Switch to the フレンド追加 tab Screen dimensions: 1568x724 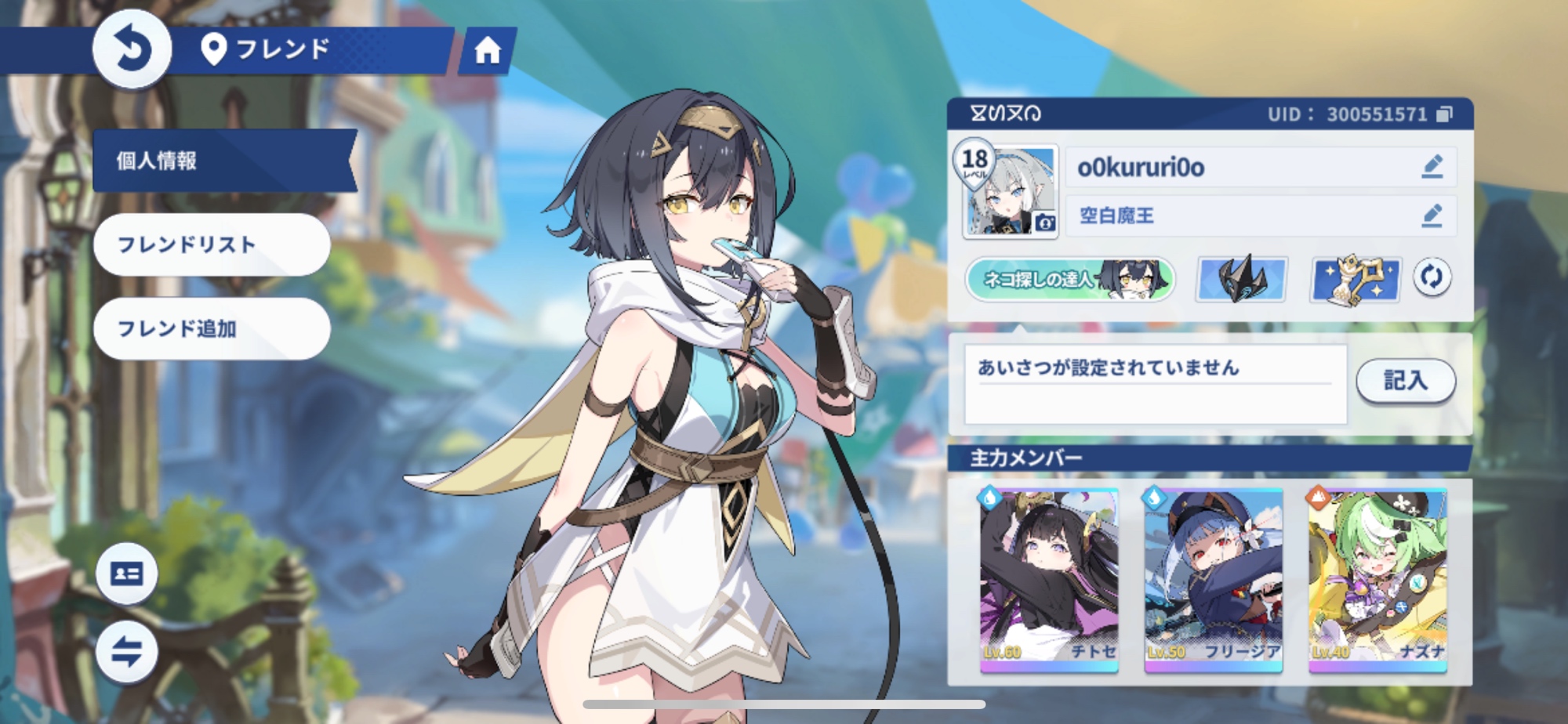[x=211, y=328]
